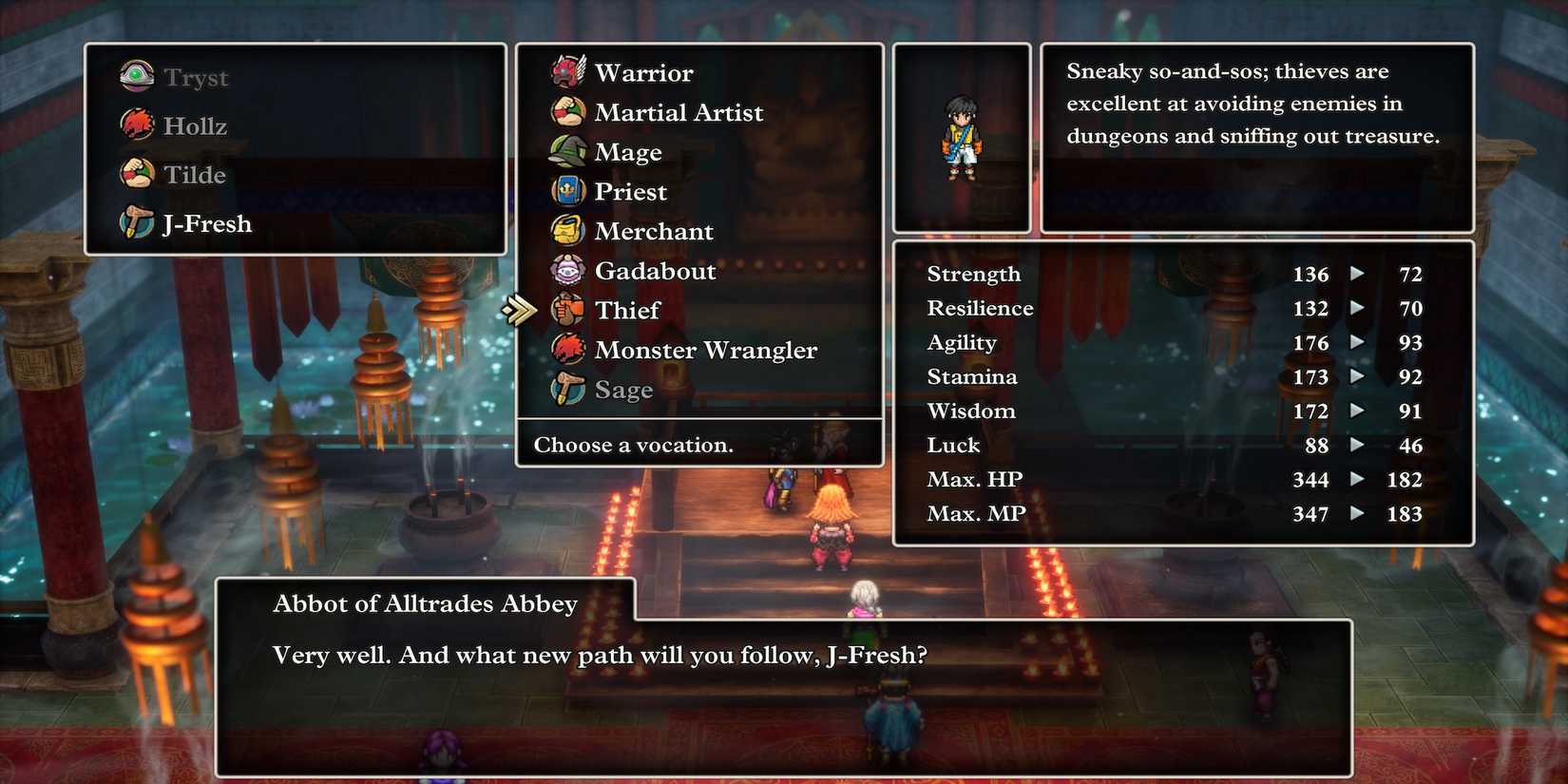Click the Gadabout jester icon
This screenshot has height=784, width=1568.
coord(567,271)
